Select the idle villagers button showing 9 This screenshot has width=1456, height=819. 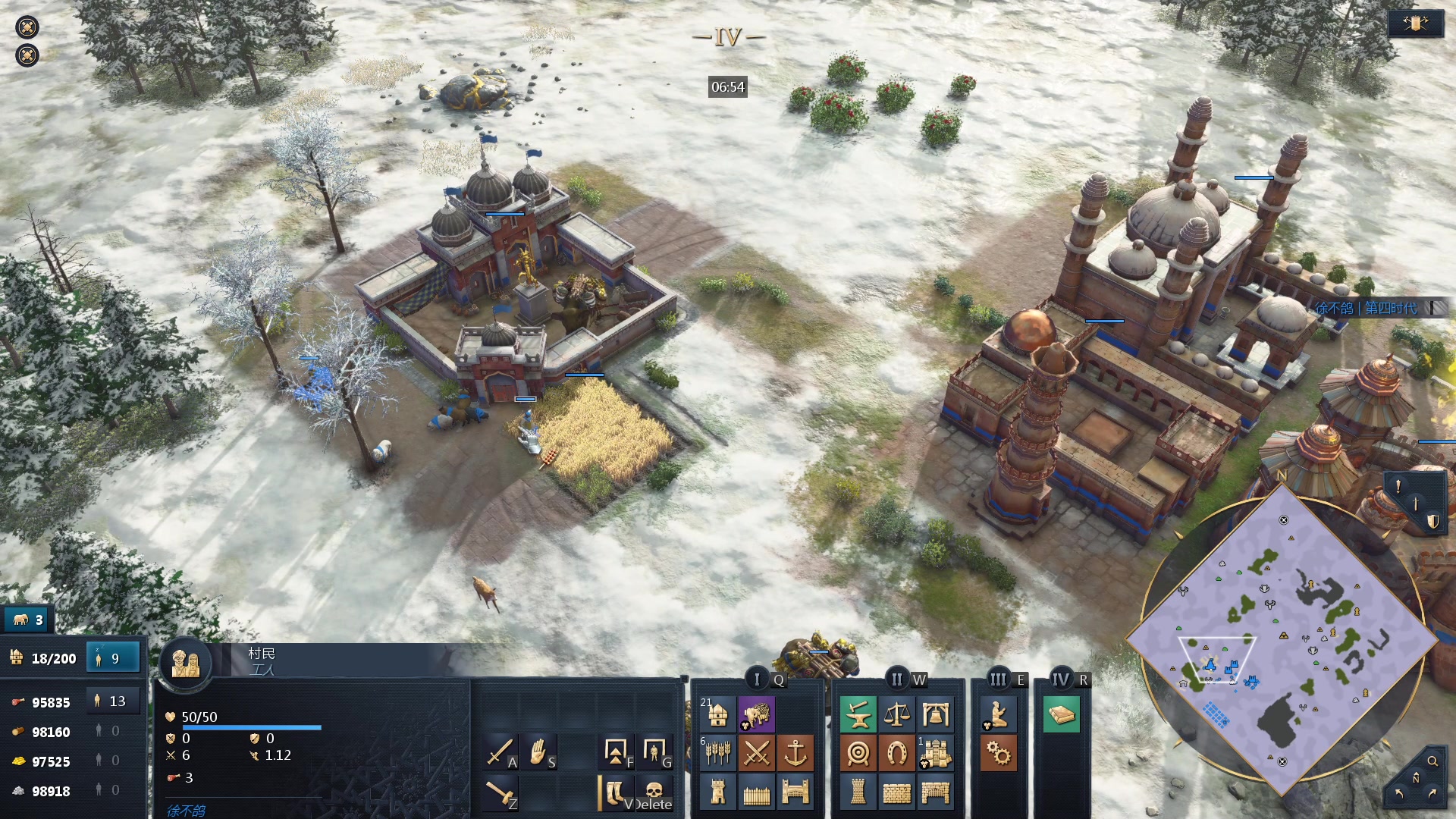click(113, 658)
